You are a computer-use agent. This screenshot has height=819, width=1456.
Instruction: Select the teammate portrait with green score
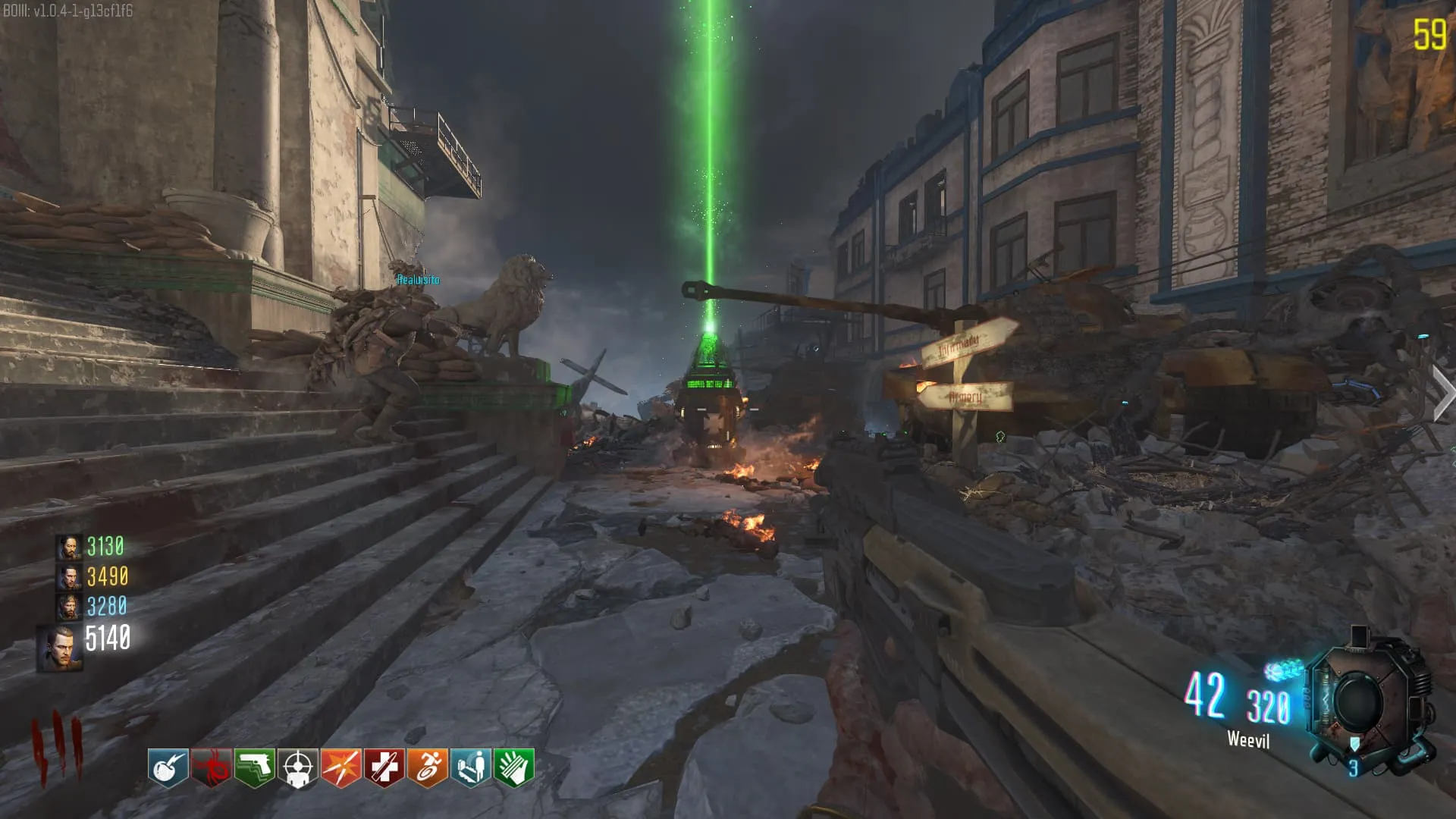(69, 548)
